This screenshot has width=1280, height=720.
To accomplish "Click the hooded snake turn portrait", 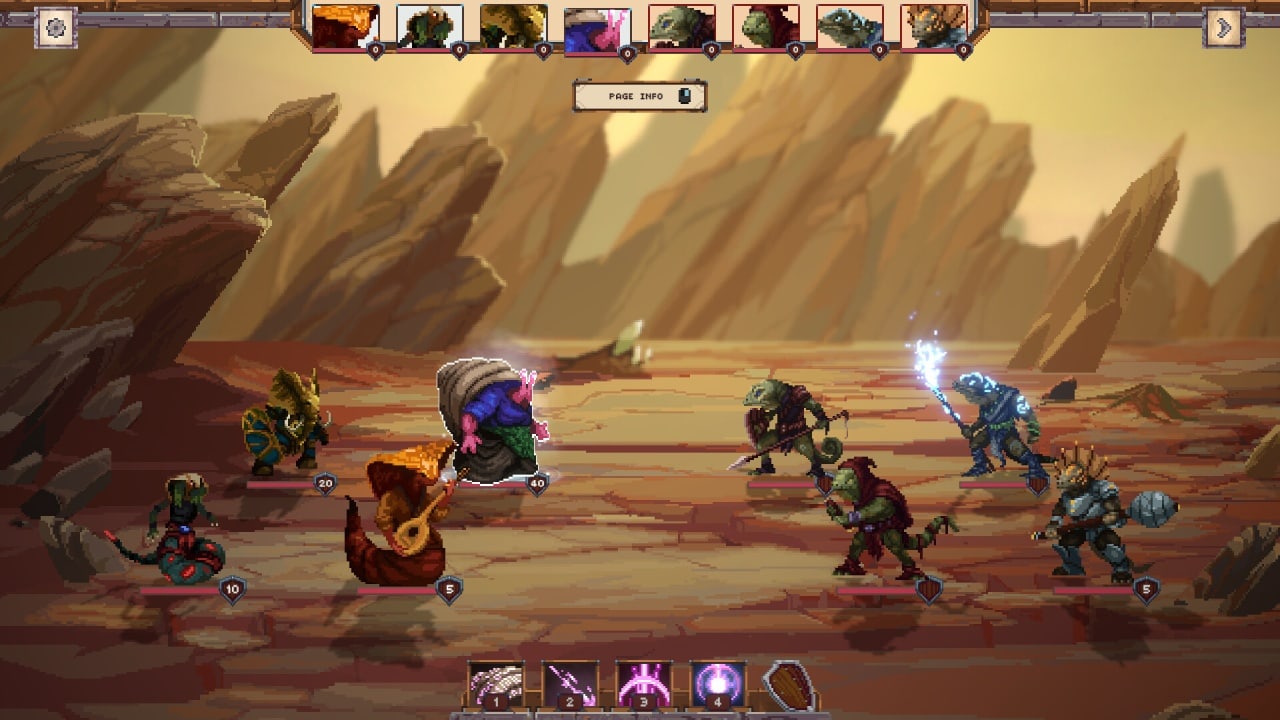I will pos(430,27).
